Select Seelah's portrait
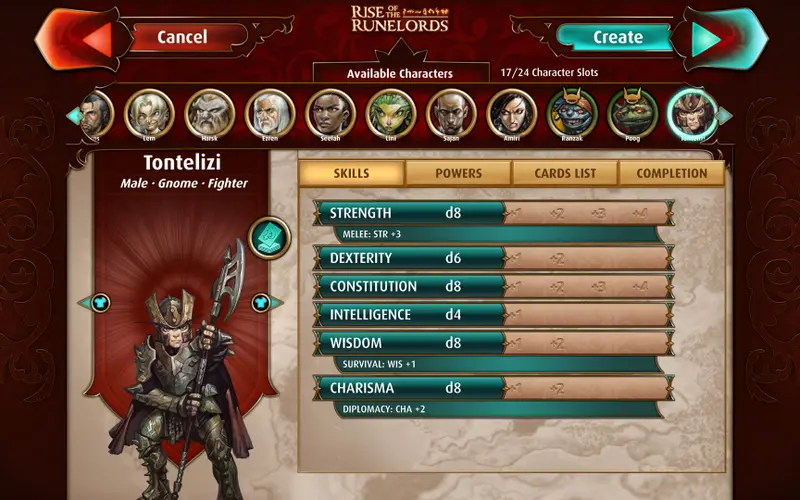 coord(330,113)
